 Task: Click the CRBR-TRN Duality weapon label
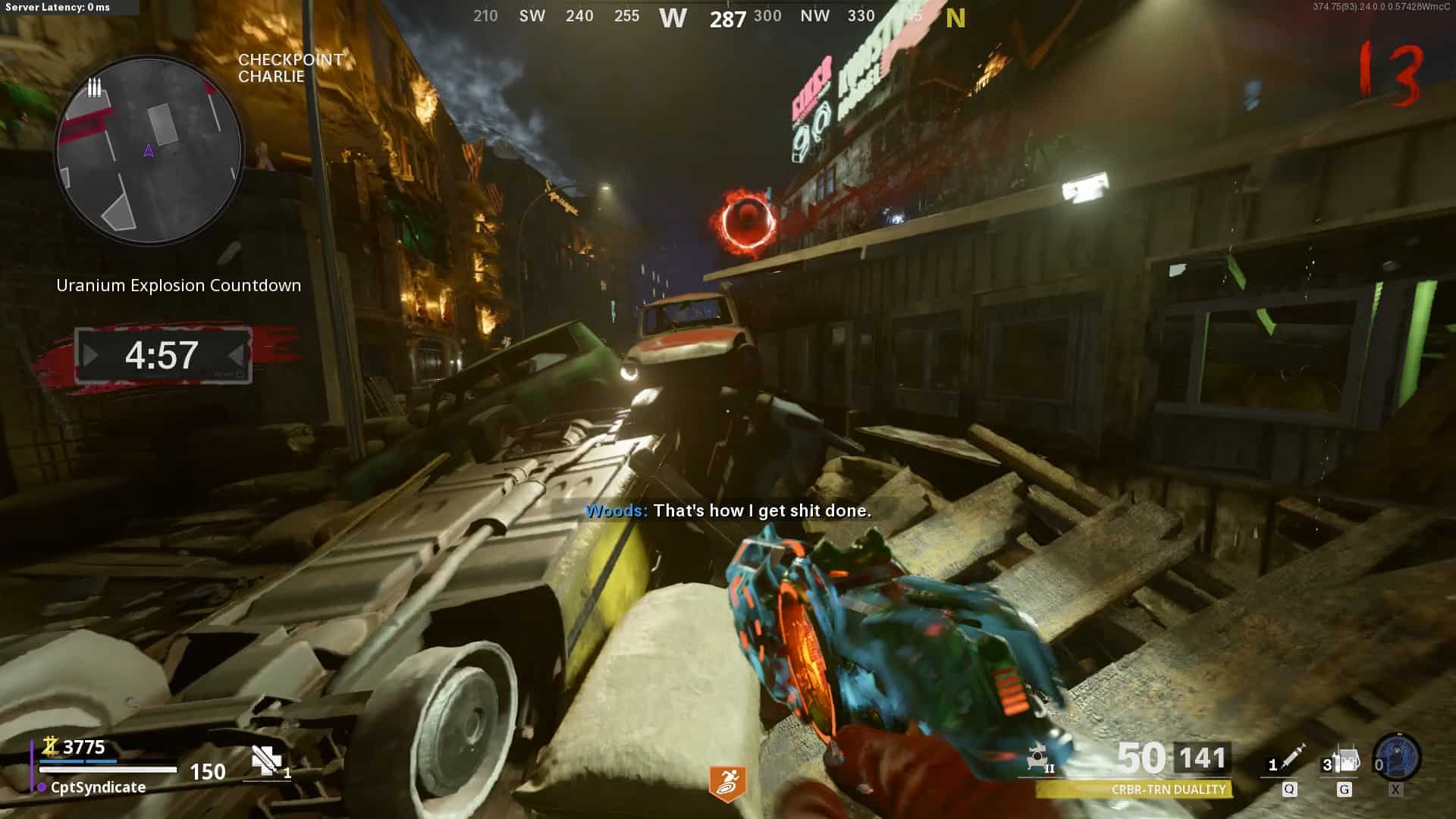[1168, 790]
